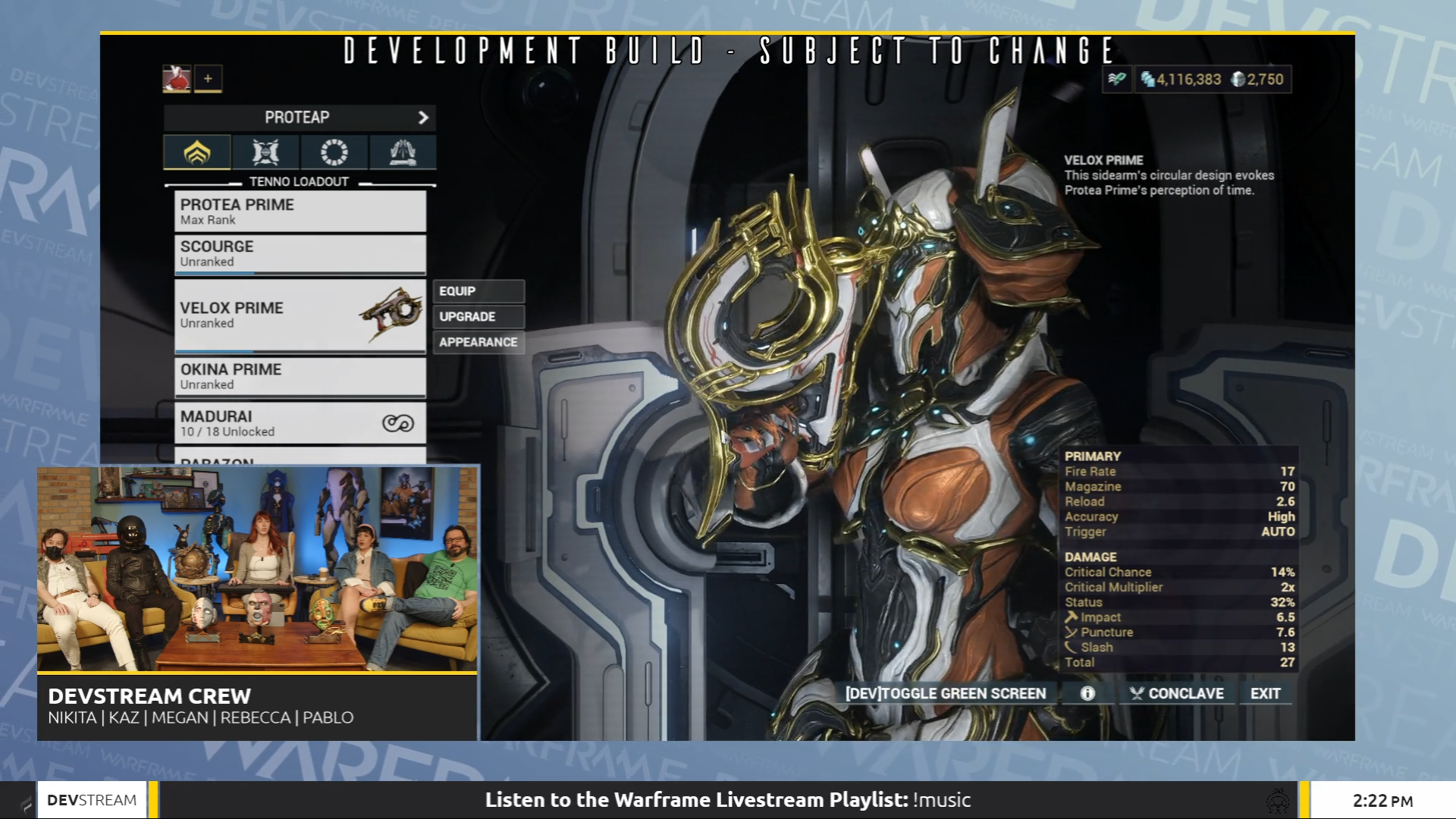Toggle the green screen with the DEV button
The width and height of the screenshot is (1456, 819).
tap(945, 692)
